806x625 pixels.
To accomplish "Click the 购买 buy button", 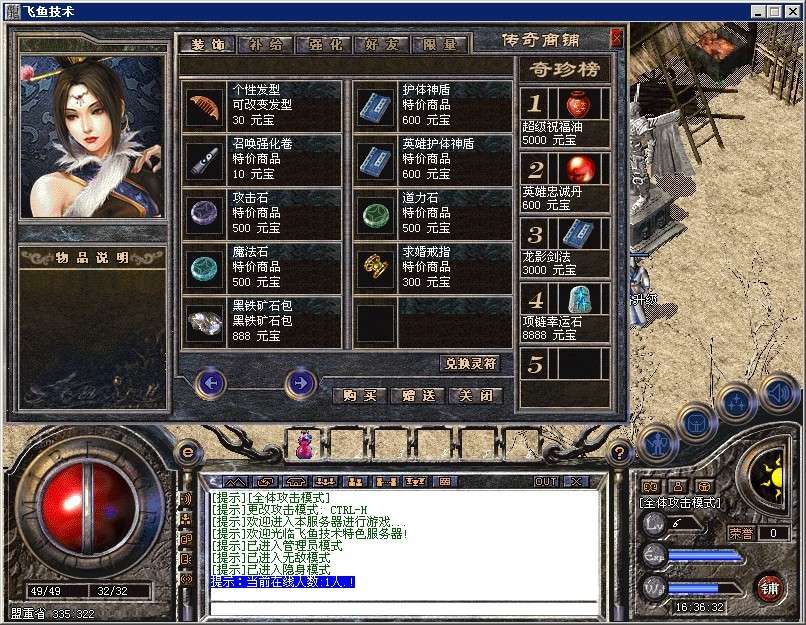I will click(359, 395).
